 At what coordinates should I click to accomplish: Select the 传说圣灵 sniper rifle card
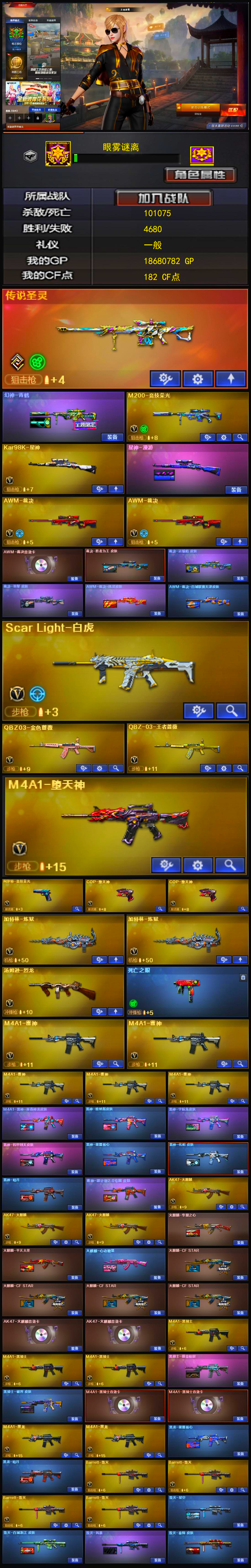(125, 332)
